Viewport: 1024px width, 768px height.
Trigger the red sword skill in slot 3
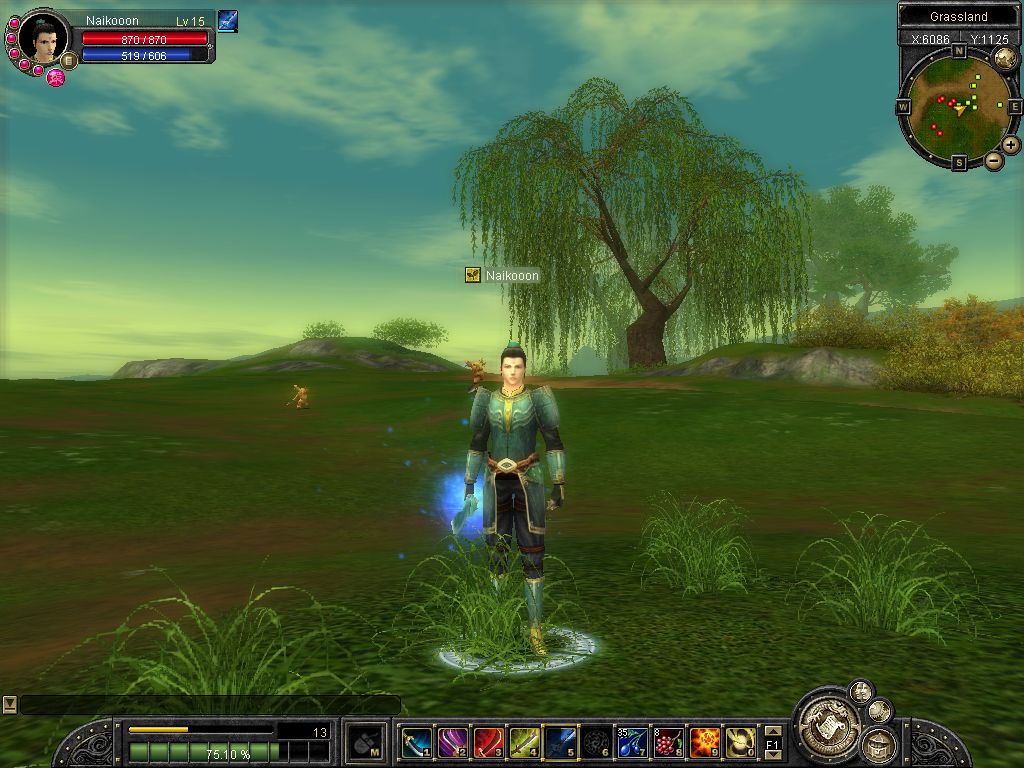point(488,742)
